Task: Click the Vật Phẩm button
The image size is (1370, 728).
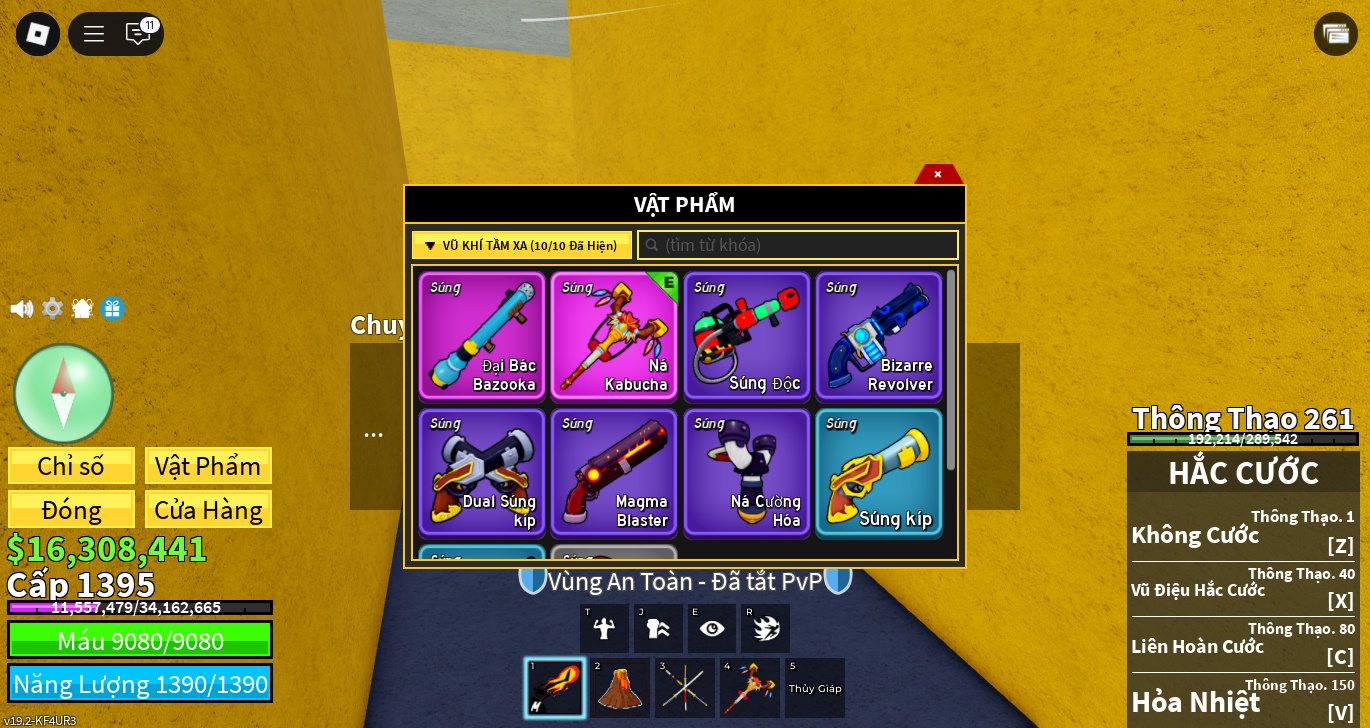Action: point(208,466)
